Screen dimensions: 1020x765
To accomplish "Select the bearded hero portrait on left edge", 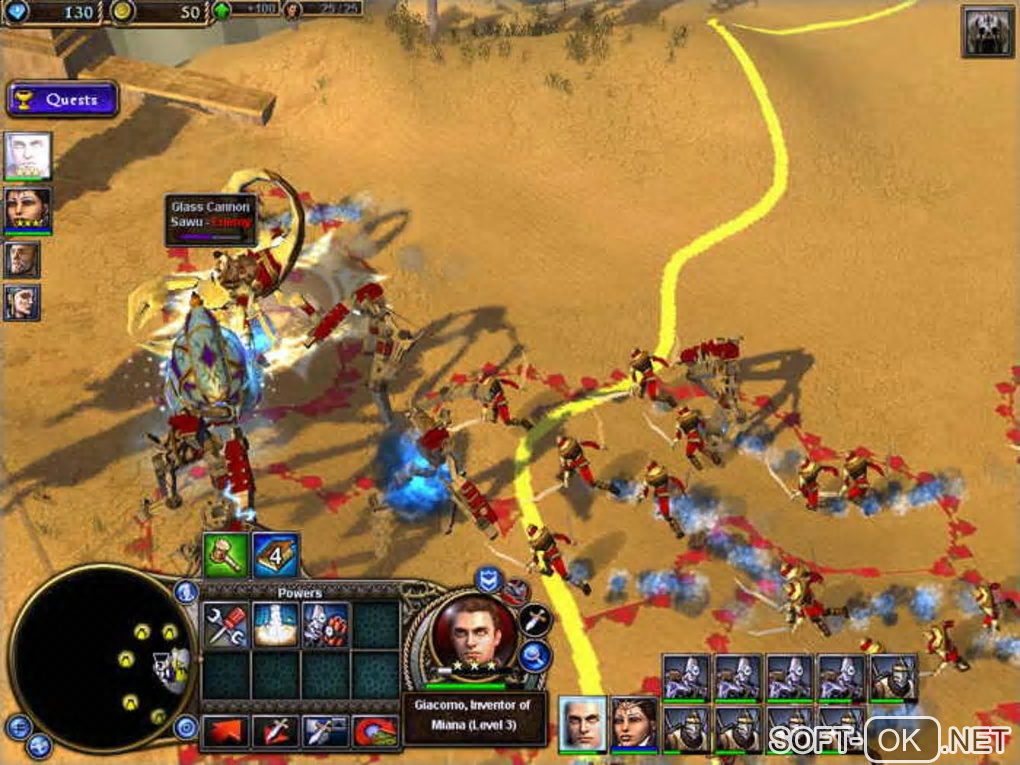I will click(x=22, y=260).
